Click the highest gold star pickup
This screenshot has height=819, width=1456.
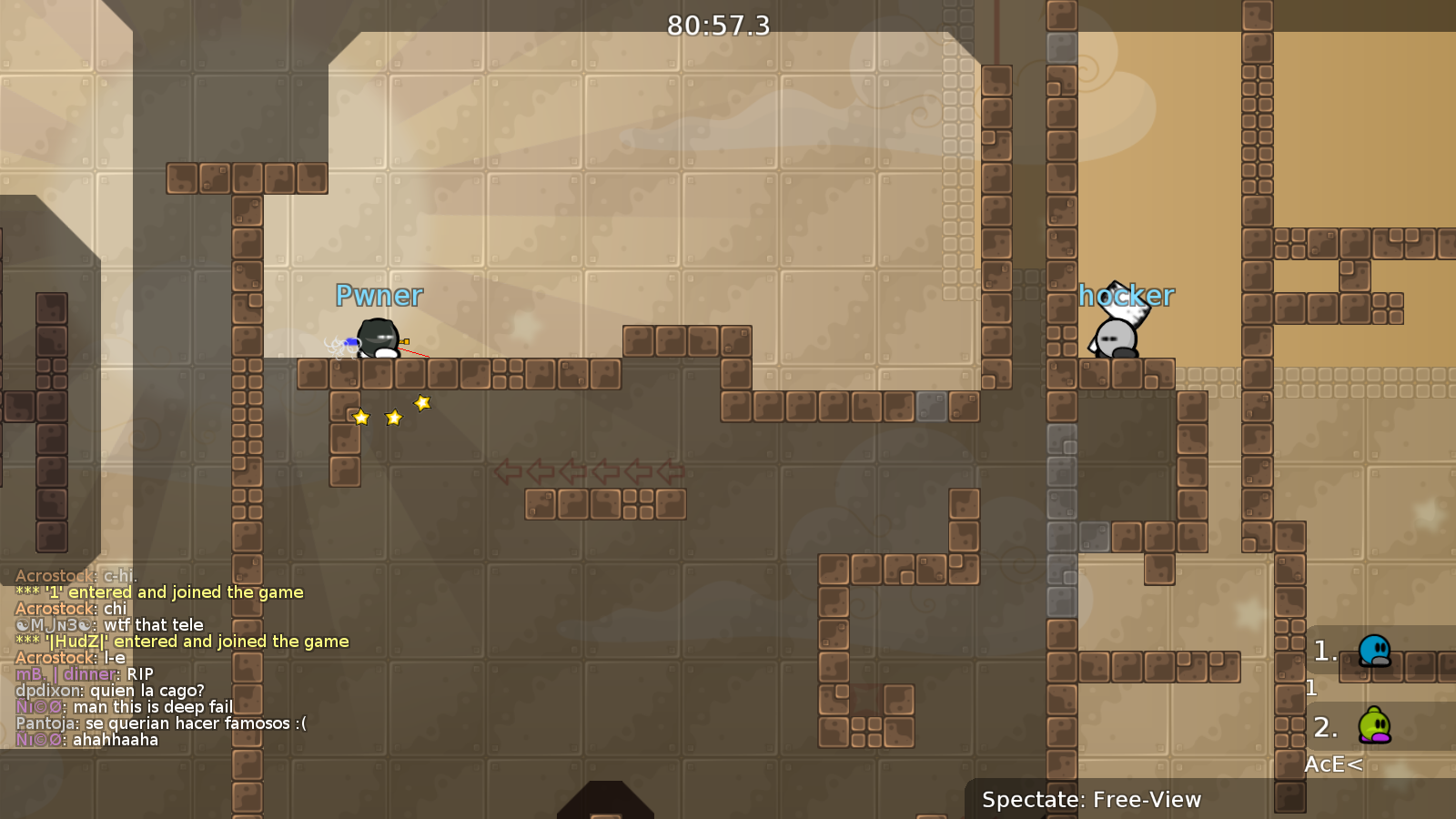coord(420,401)
